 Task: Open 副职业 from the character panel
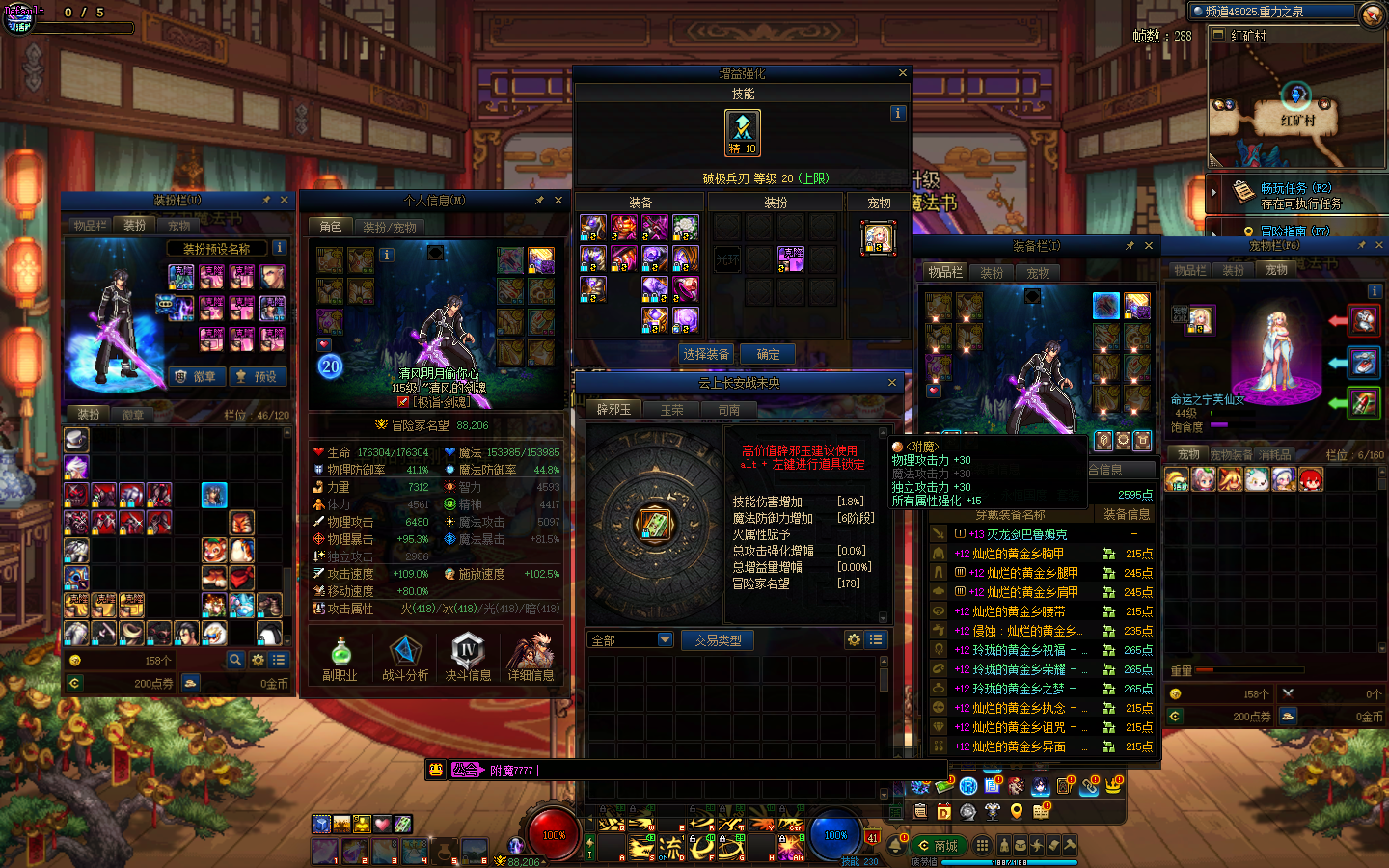[340, 658]
